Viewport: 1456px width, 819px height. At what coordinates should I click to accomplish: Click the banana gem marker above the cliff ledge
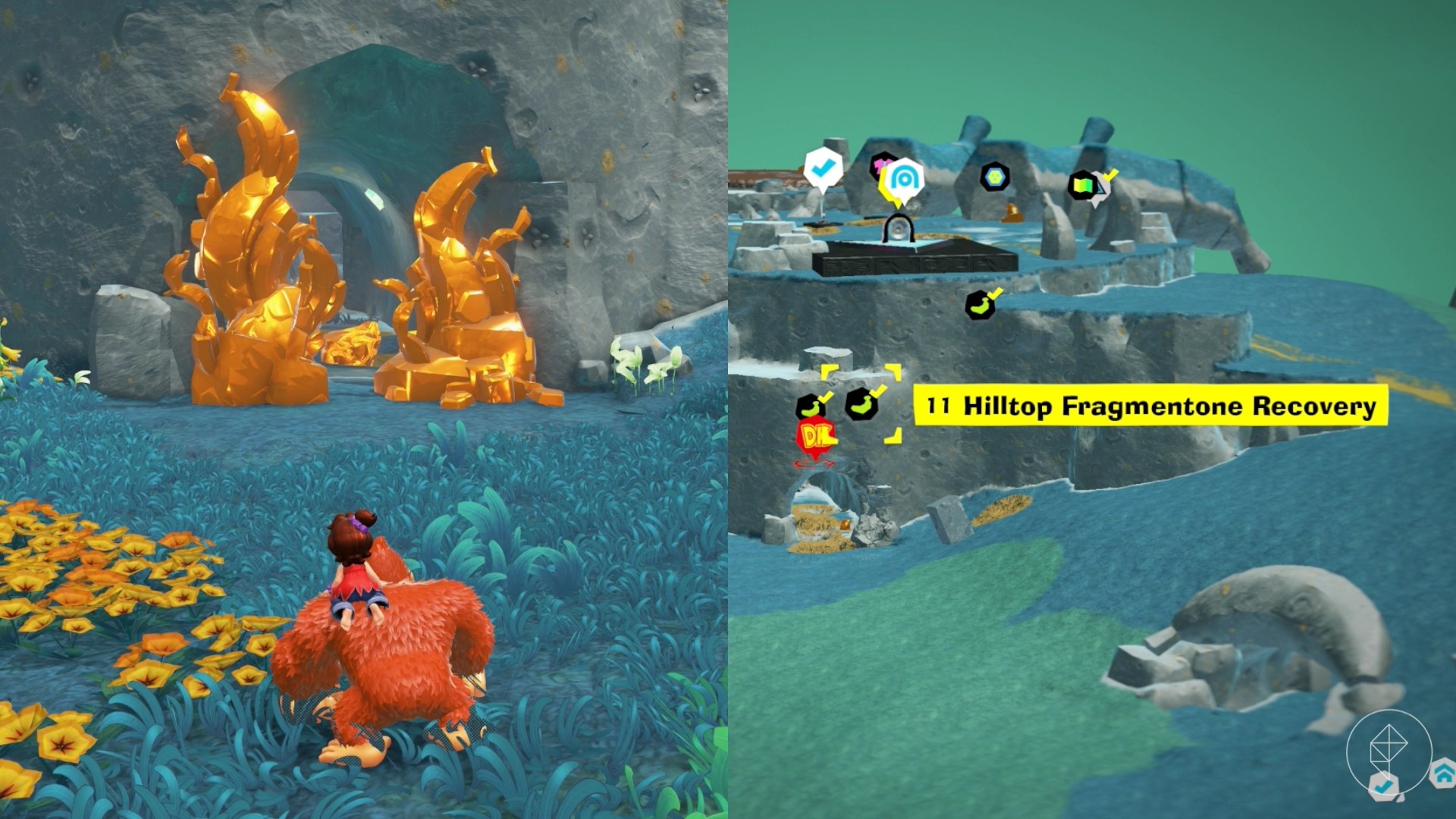click(980, 305)
